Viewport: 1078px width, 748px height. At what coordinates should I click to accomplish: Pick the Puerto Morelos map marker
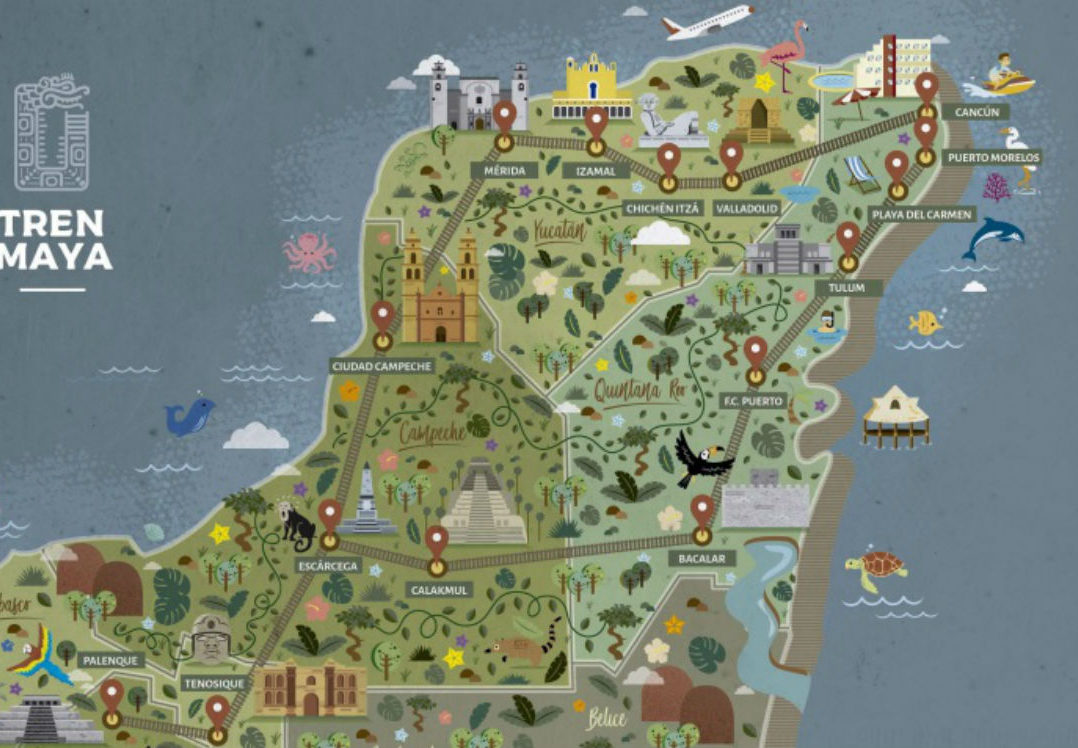click(x=925, y=133)
